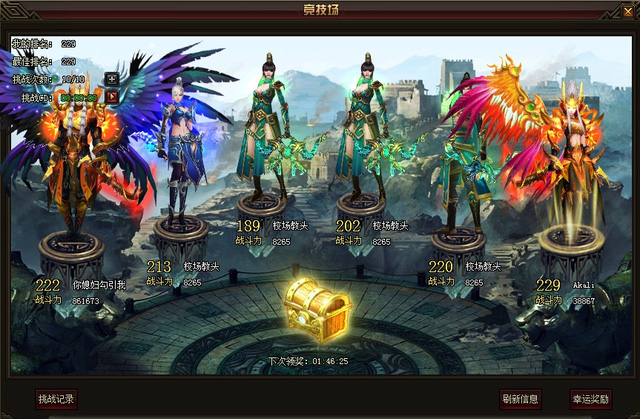Screen dimensions: 640x419
Task: Open the challenge record (挑战记录)
Action: 56,399
